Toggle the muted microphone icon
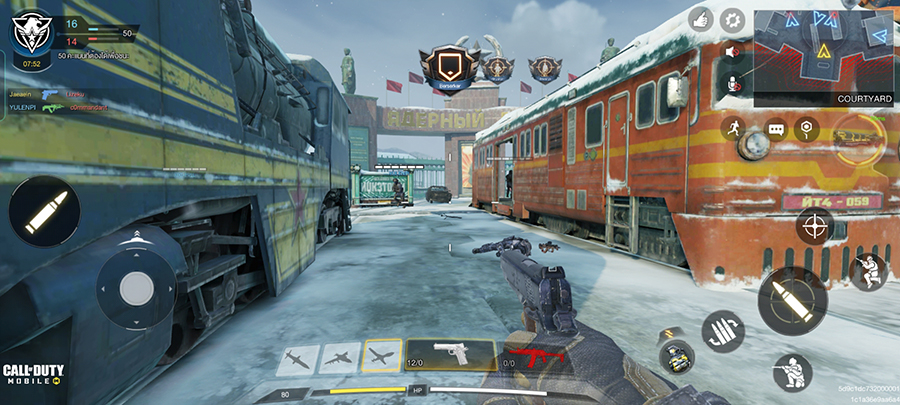 tap(731, 83)
